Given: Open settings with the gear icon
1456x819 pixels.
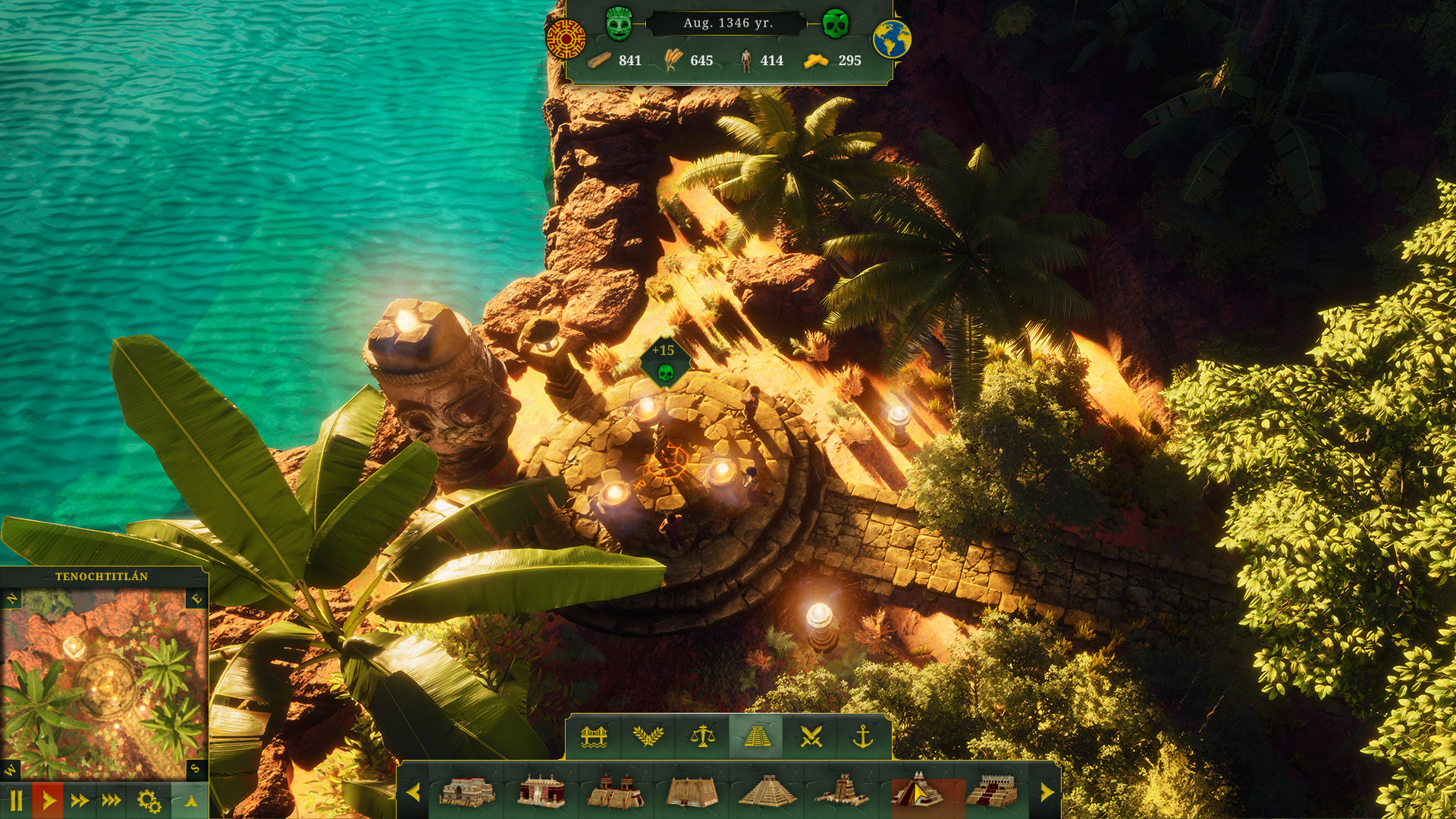Looking at the screenshot, I should pyautogui.click(x=149, y=801).
